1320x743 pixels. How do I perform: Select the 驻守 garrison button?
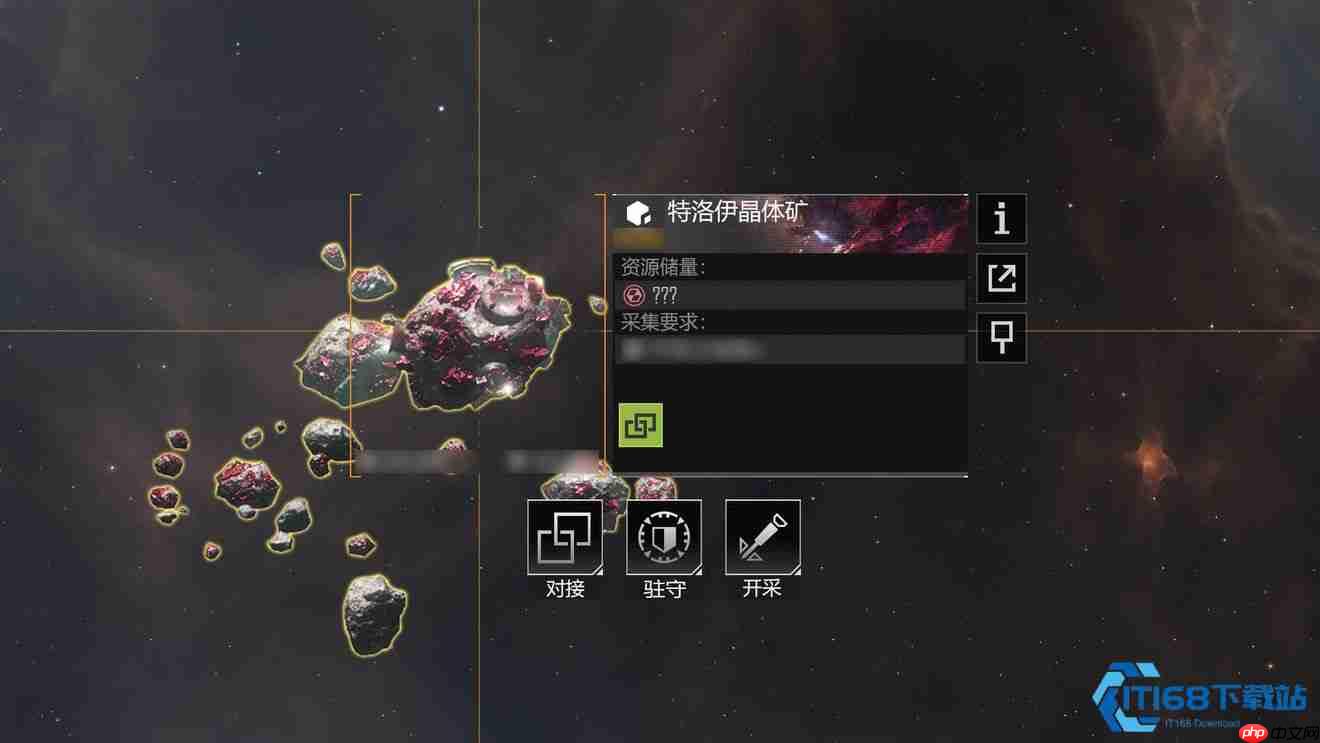tap(664, 538)
